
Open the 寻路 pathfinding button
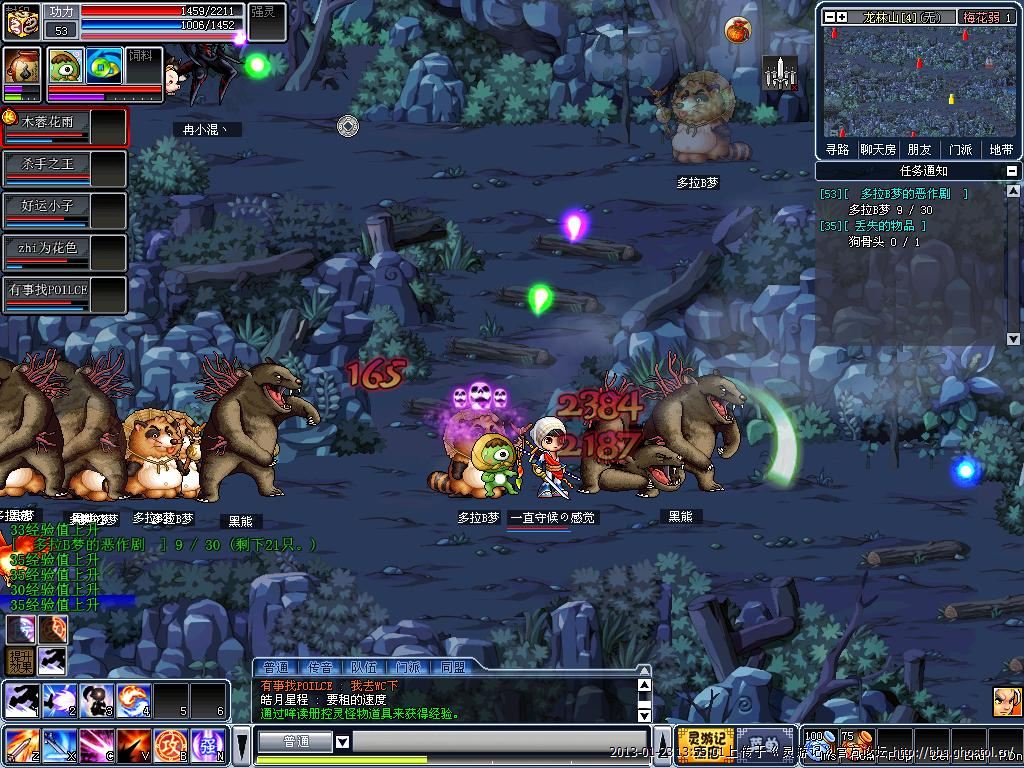(837, 150)
